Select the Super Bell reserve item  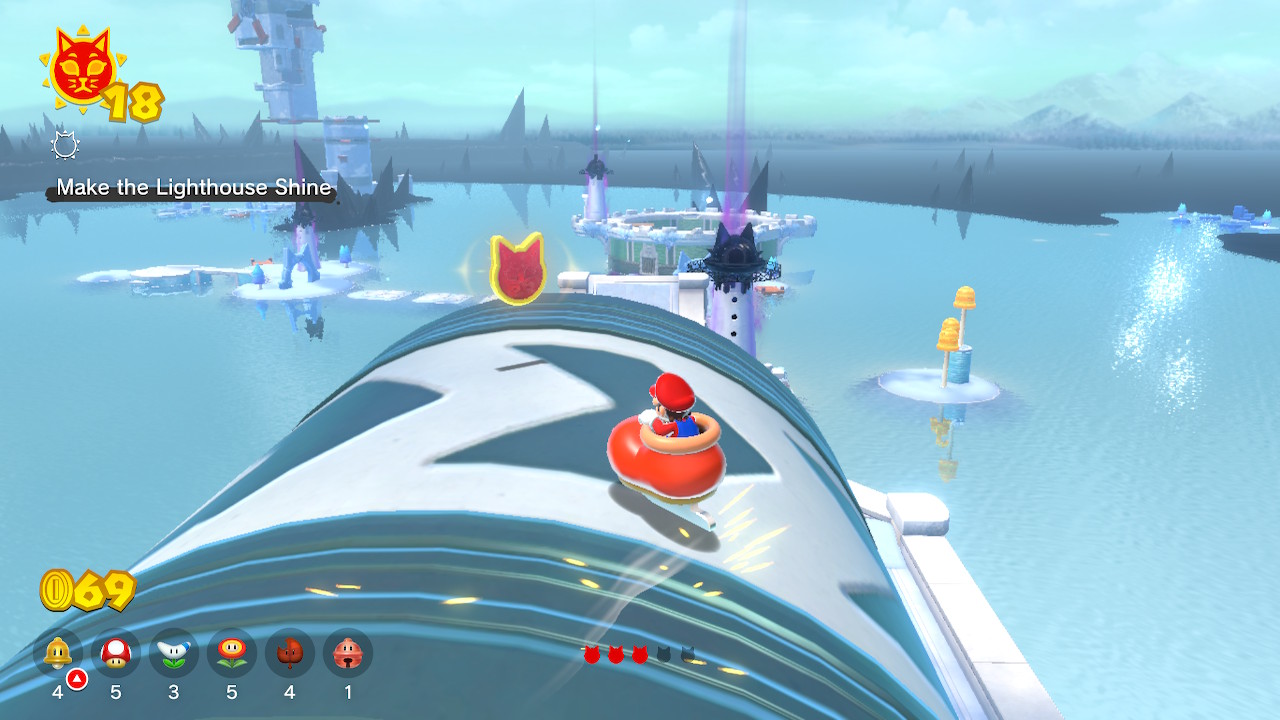click(58, 654)
